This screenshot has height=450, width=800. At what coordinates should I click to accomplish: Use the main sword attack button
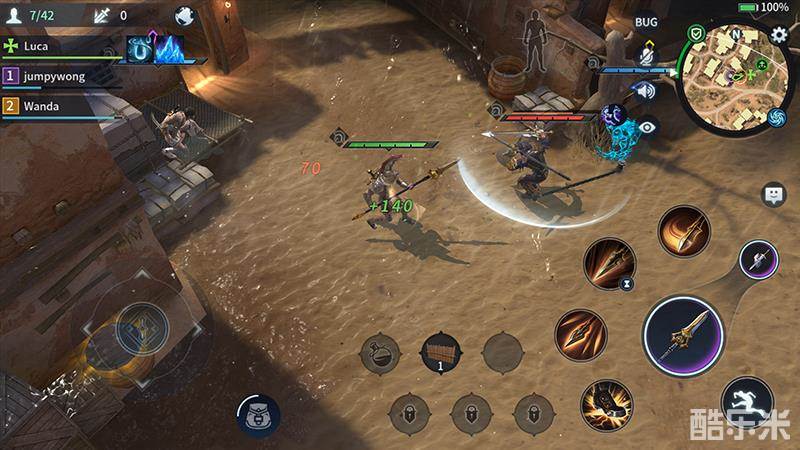pyautogui.click(x=683, y=336)
